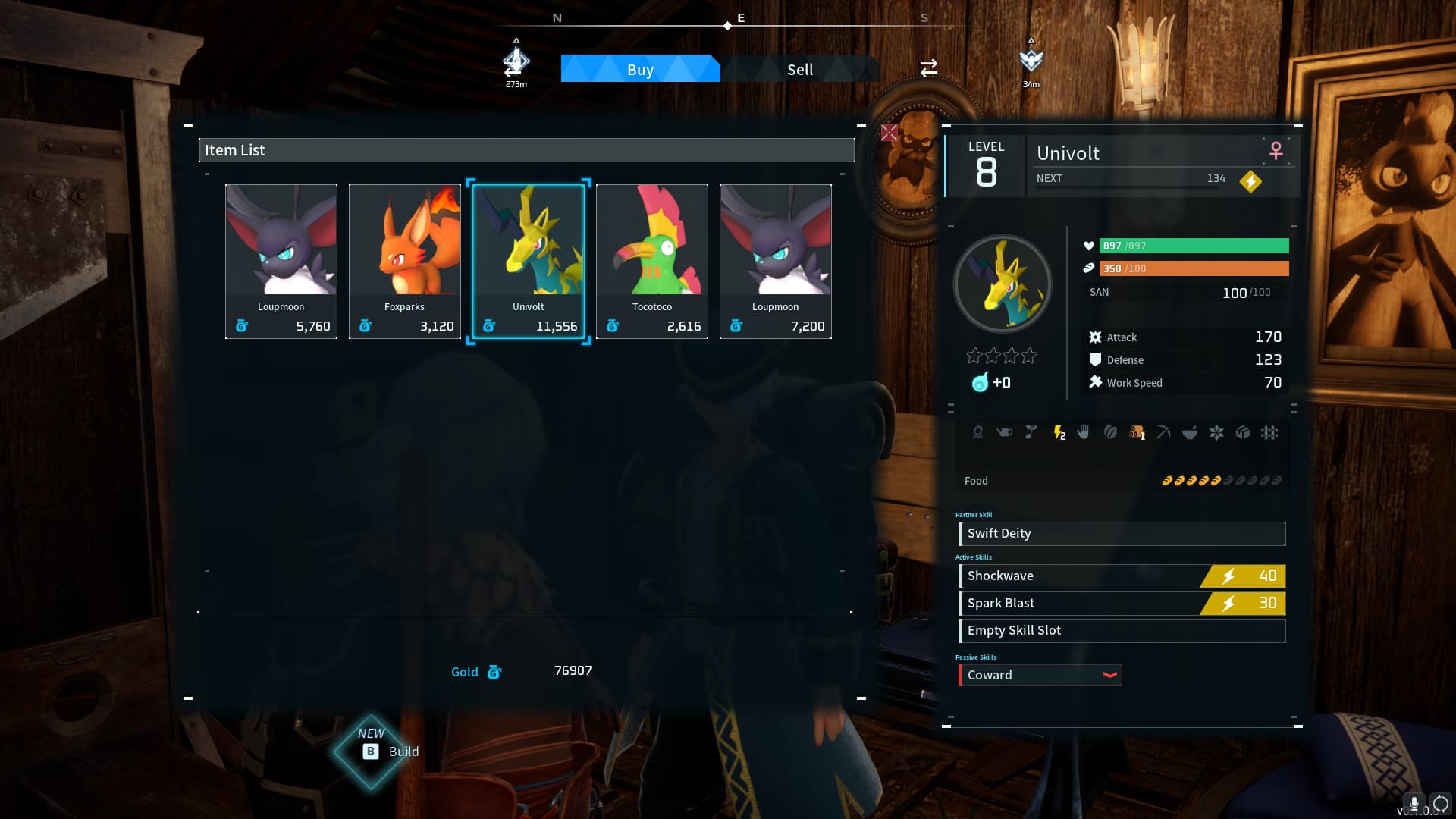This screenshot has height=819, width=1456.
Task: Click the swap arrows icon beside Sell
Action: [928, 68]
